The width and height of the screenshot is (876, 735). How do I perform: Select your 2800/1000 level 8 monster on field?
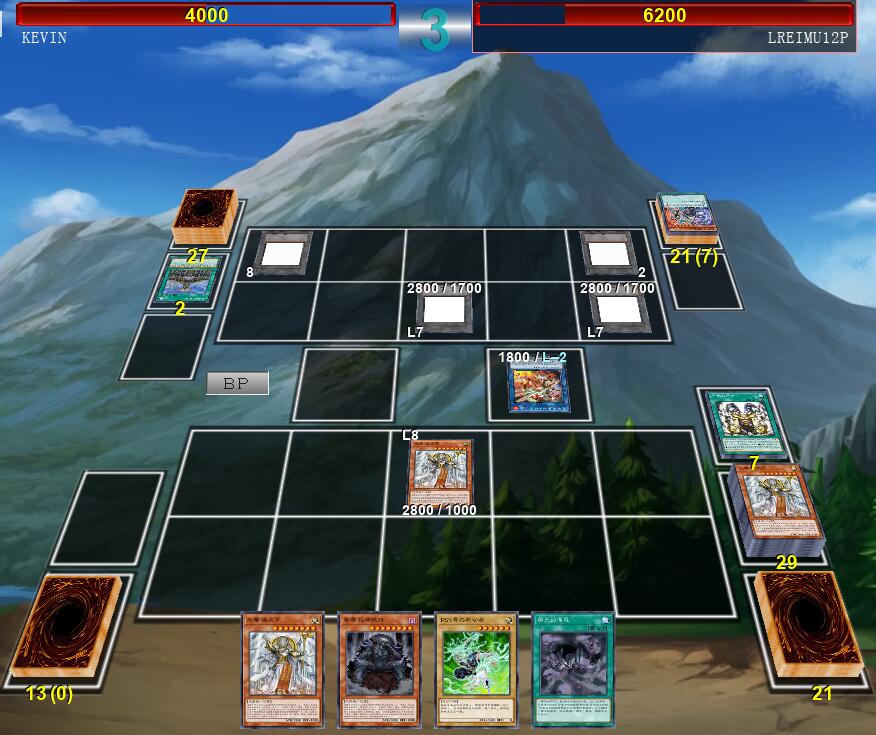tap(440, 472)
